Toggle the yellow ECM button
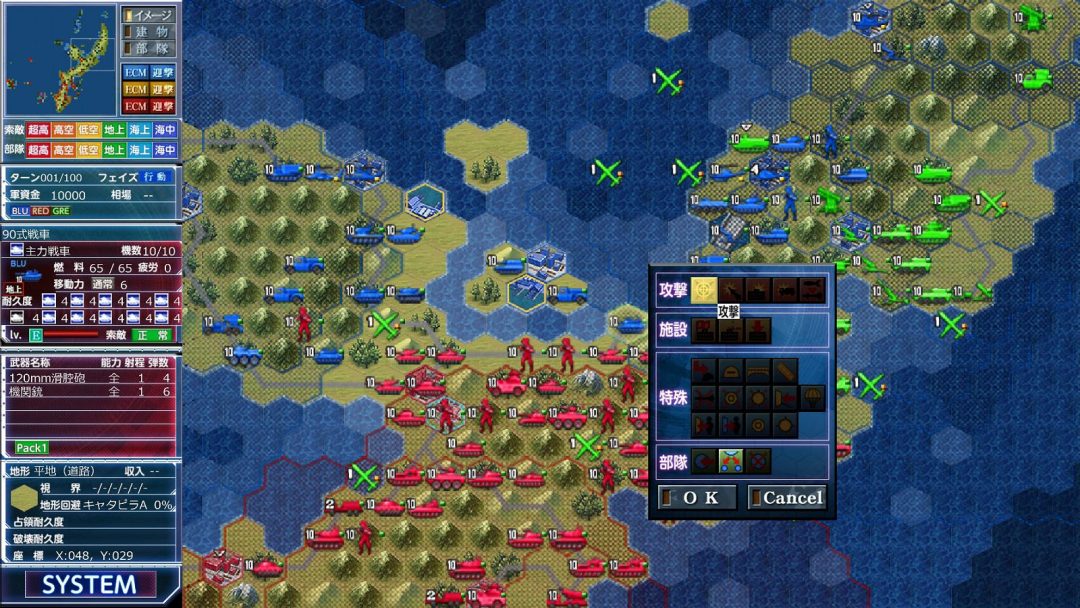This screenshot has width=1080, height=608. 134,89
